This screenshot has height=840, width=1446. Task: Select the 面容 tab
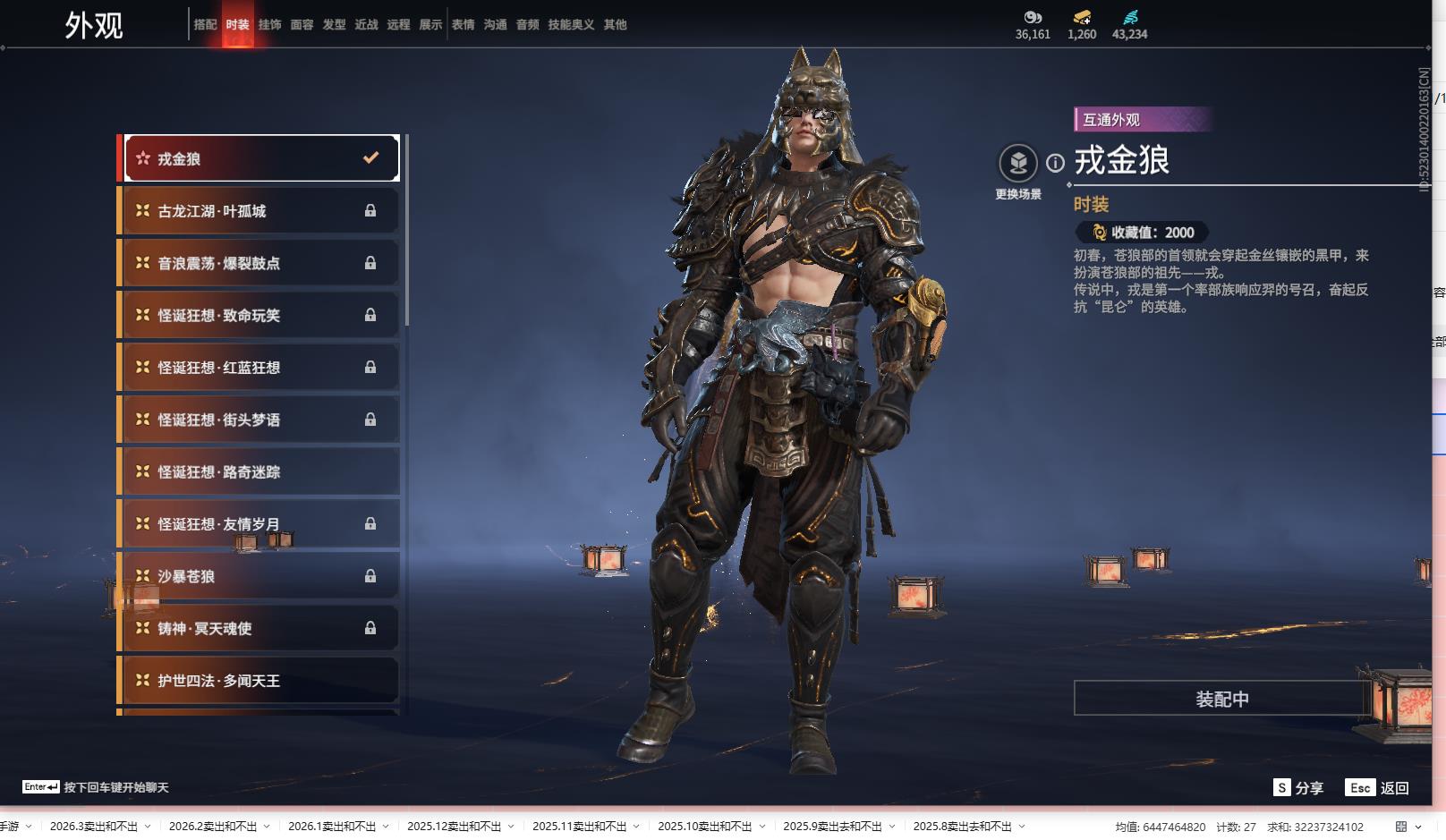(x=302, y=25)
